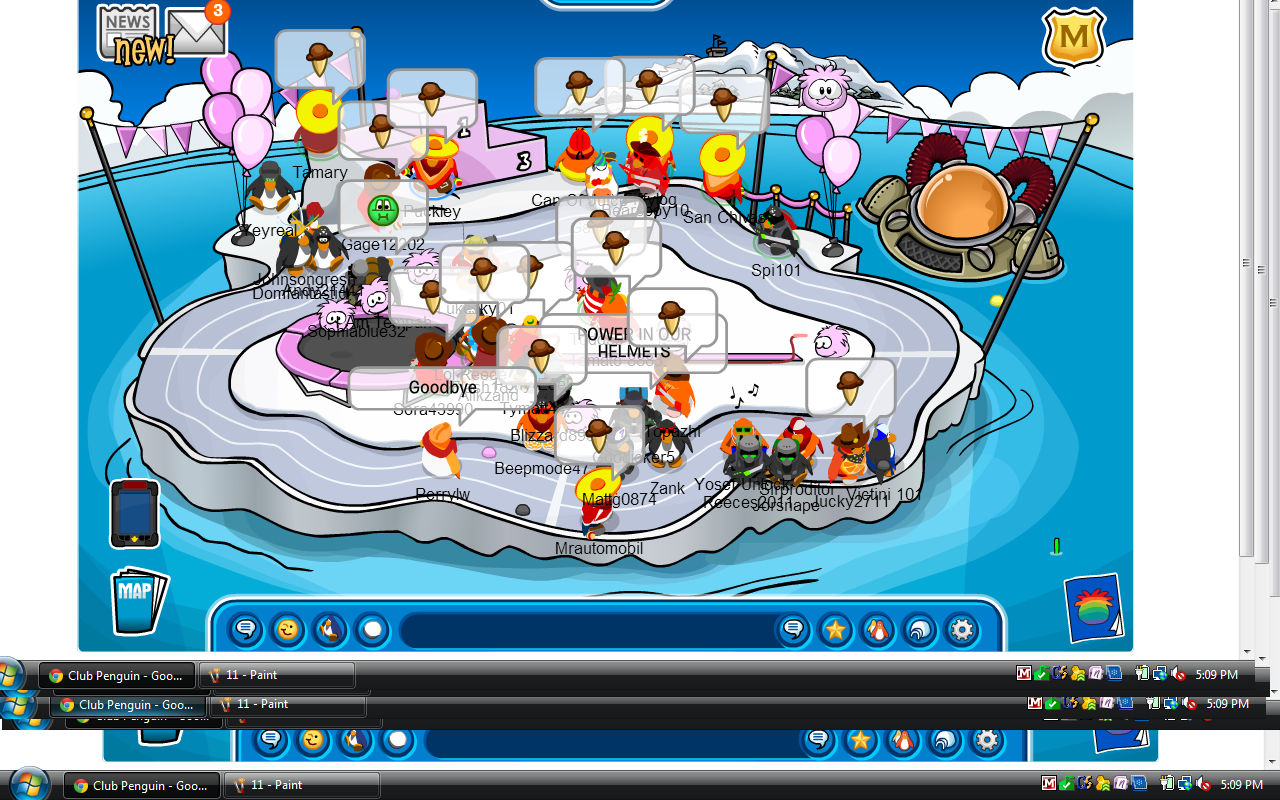Open the rainbow puffle paper icon

coord(1093,607)
